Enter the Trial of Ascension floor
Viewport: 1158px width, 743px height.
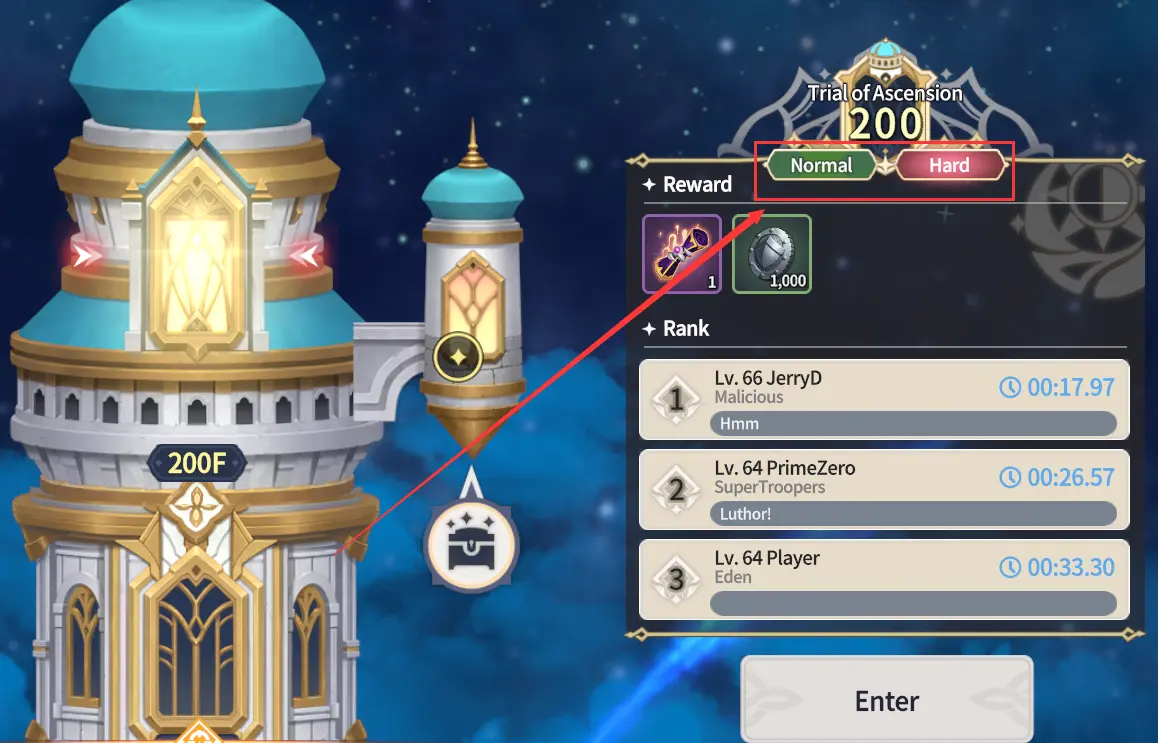[x=886, y=700]
